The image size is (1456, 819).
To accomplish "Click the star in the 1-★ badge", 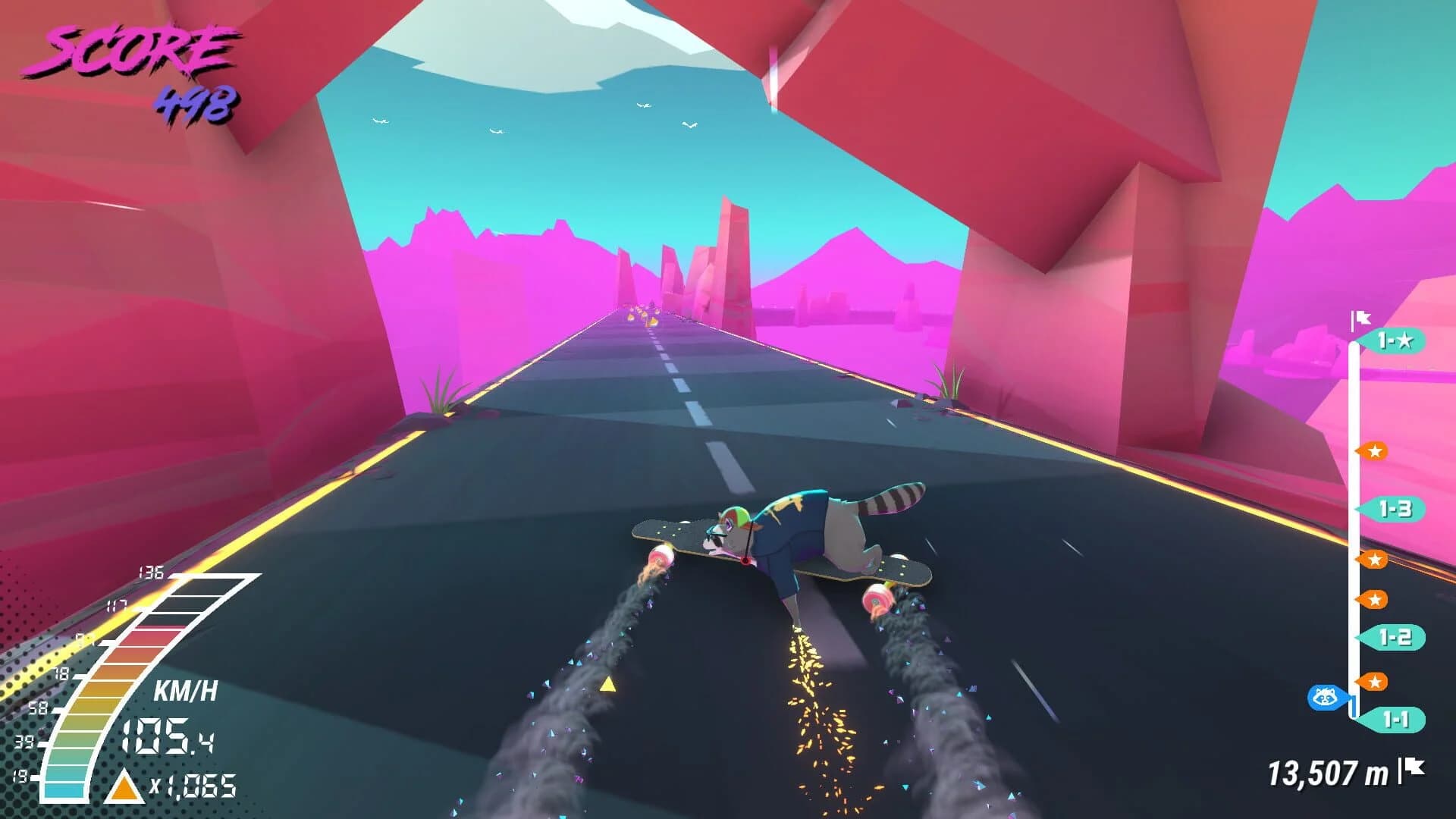I will click(1407, 339).
